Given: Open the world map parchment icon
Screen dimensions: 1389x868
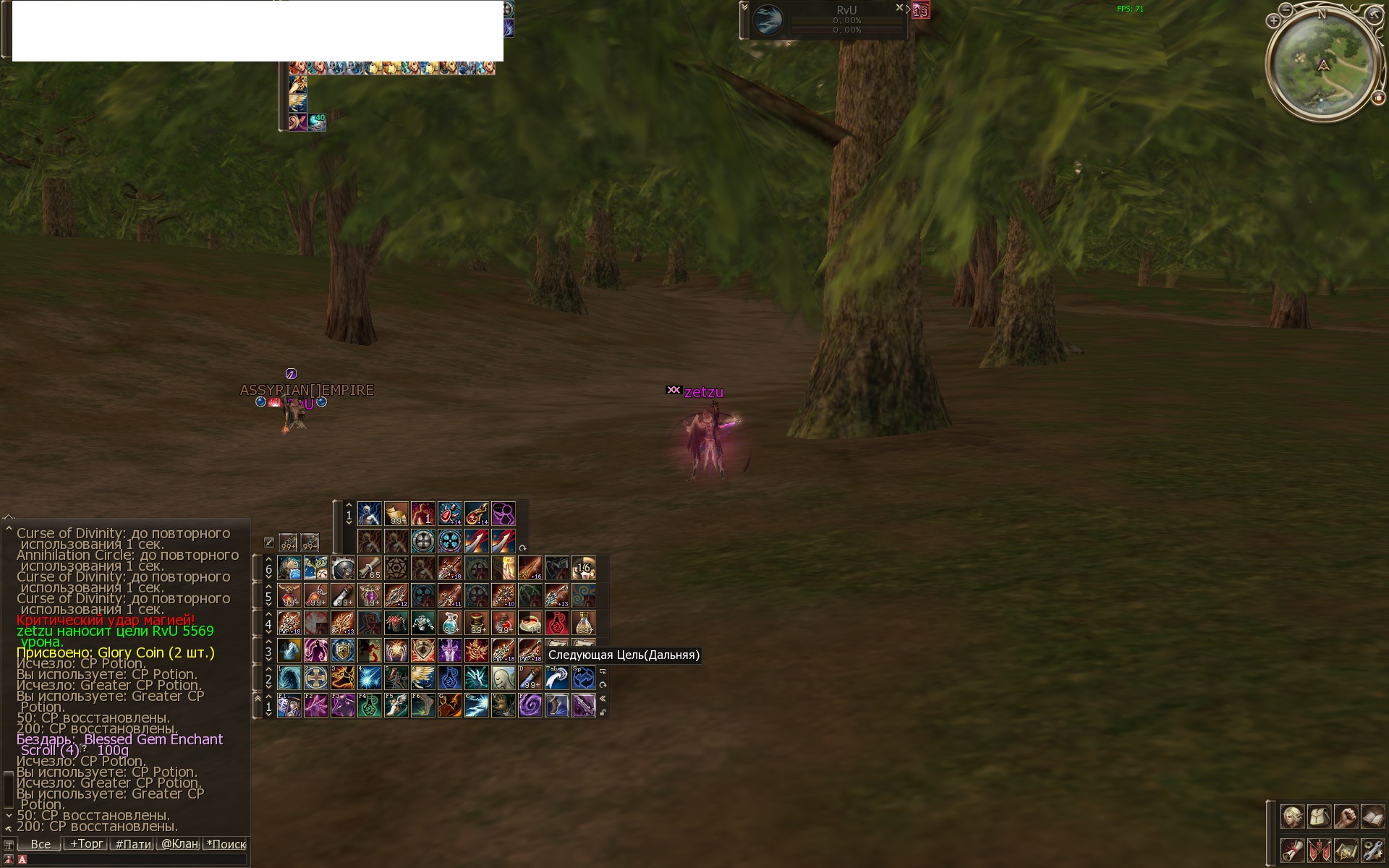Looking at the screenshot, I should (1346, 850).
